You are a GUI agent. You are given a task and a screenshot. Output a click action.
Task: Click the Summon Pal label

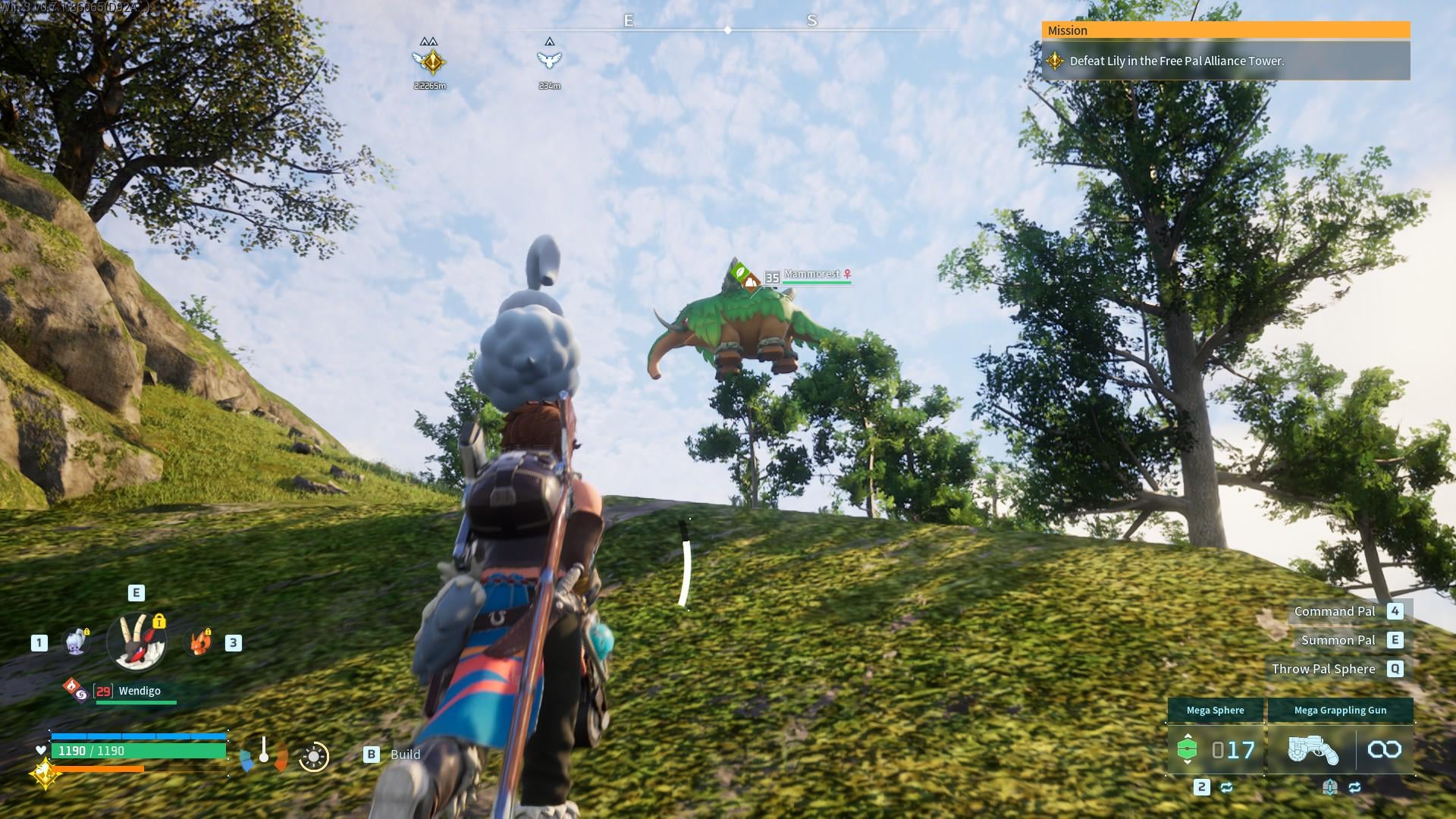tap(1338, 640)
